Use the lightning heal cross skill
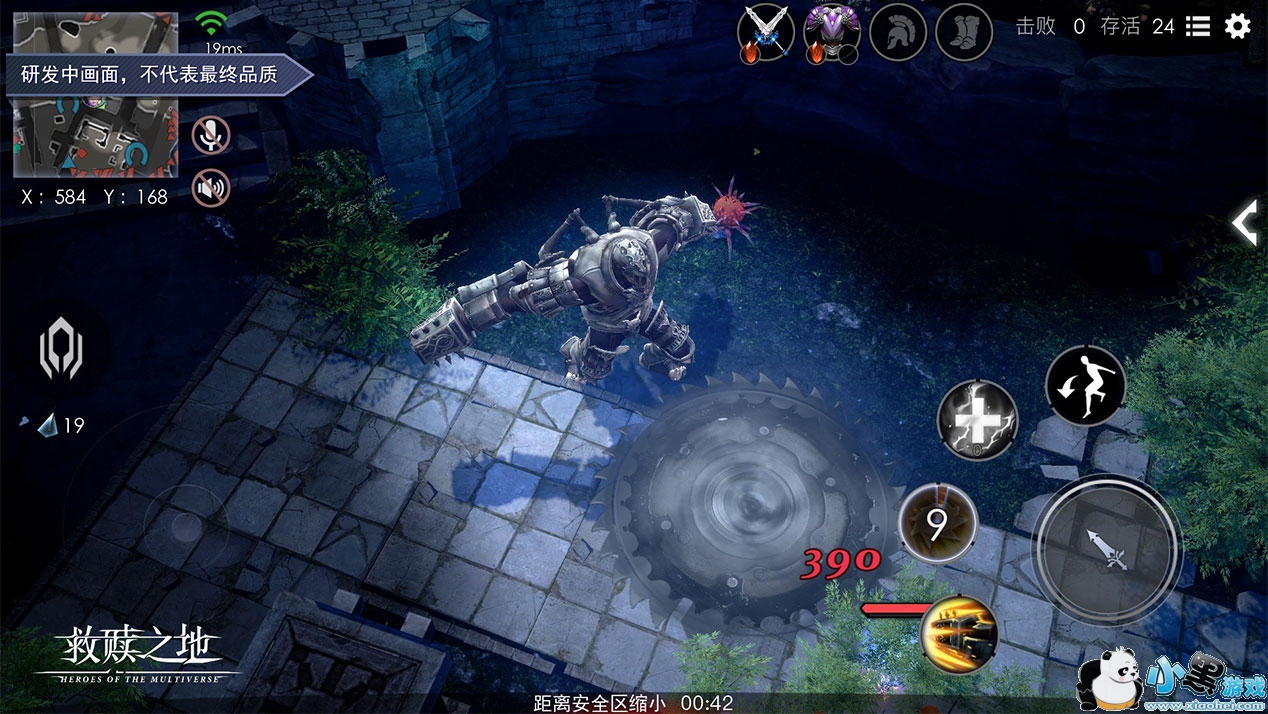Screen dimensions: 1268x714 coord(977,420)
